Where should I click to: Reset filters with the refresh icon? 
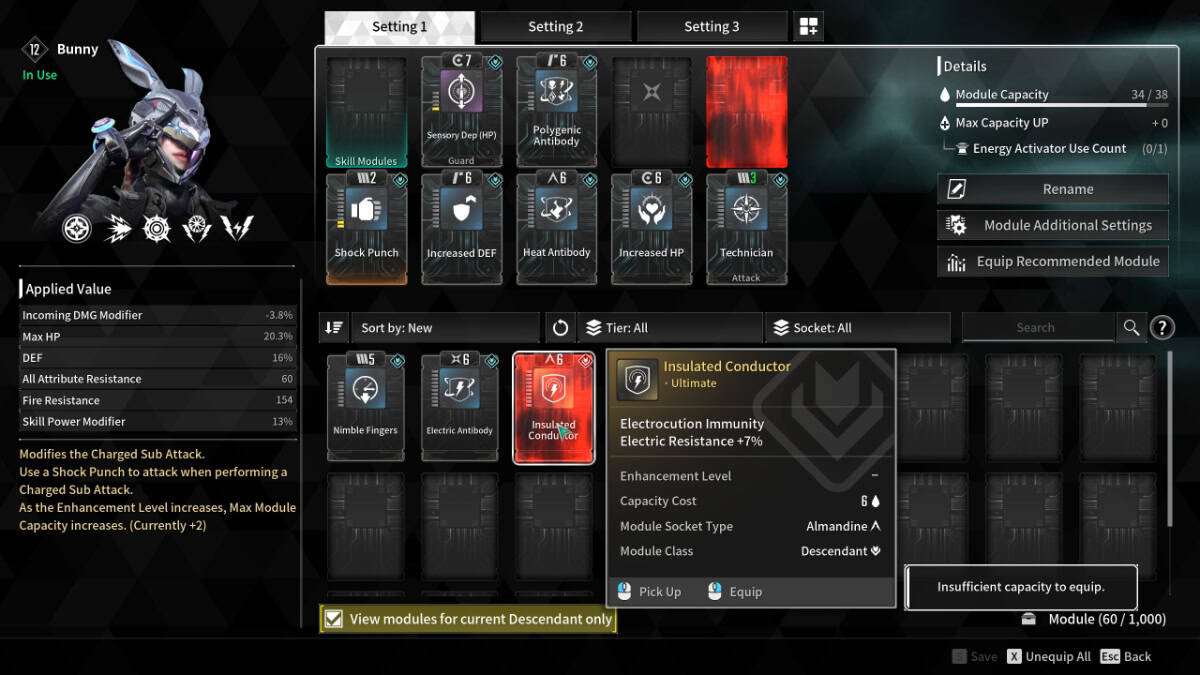point(560,328)
